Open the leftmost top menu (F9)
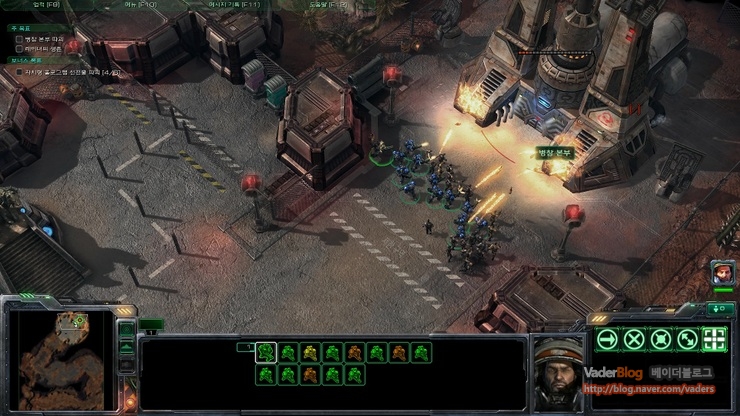 pos(47,5)
